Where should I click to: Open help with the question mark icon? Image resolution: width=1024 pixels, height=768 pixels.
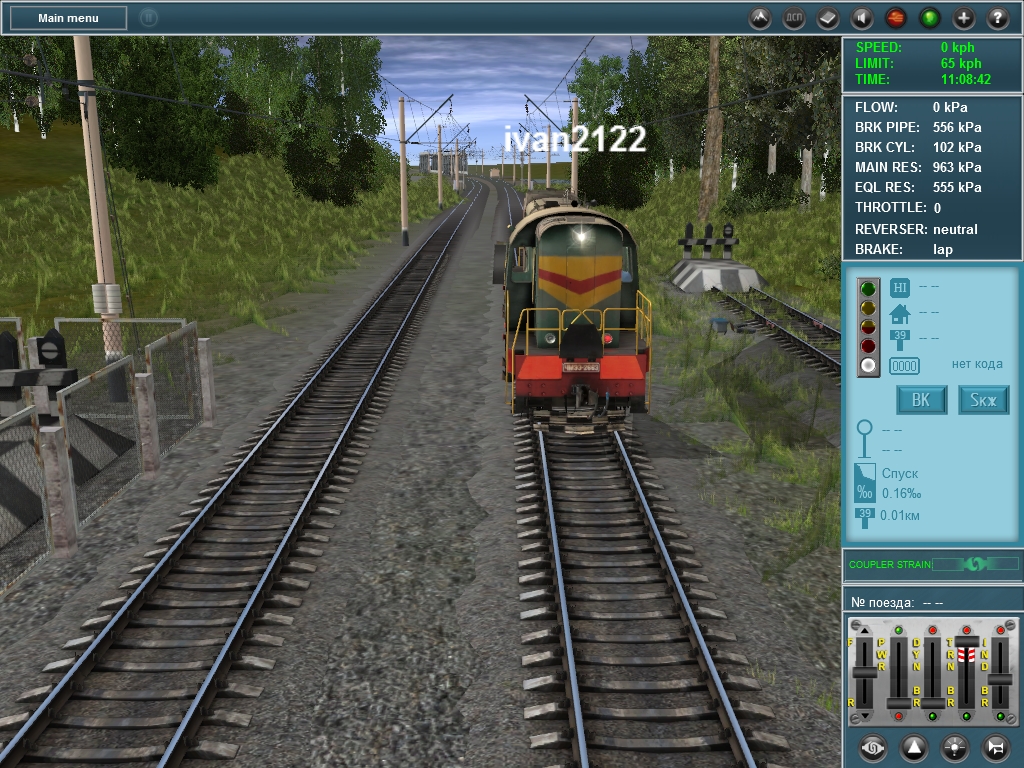tap(998, 18)
